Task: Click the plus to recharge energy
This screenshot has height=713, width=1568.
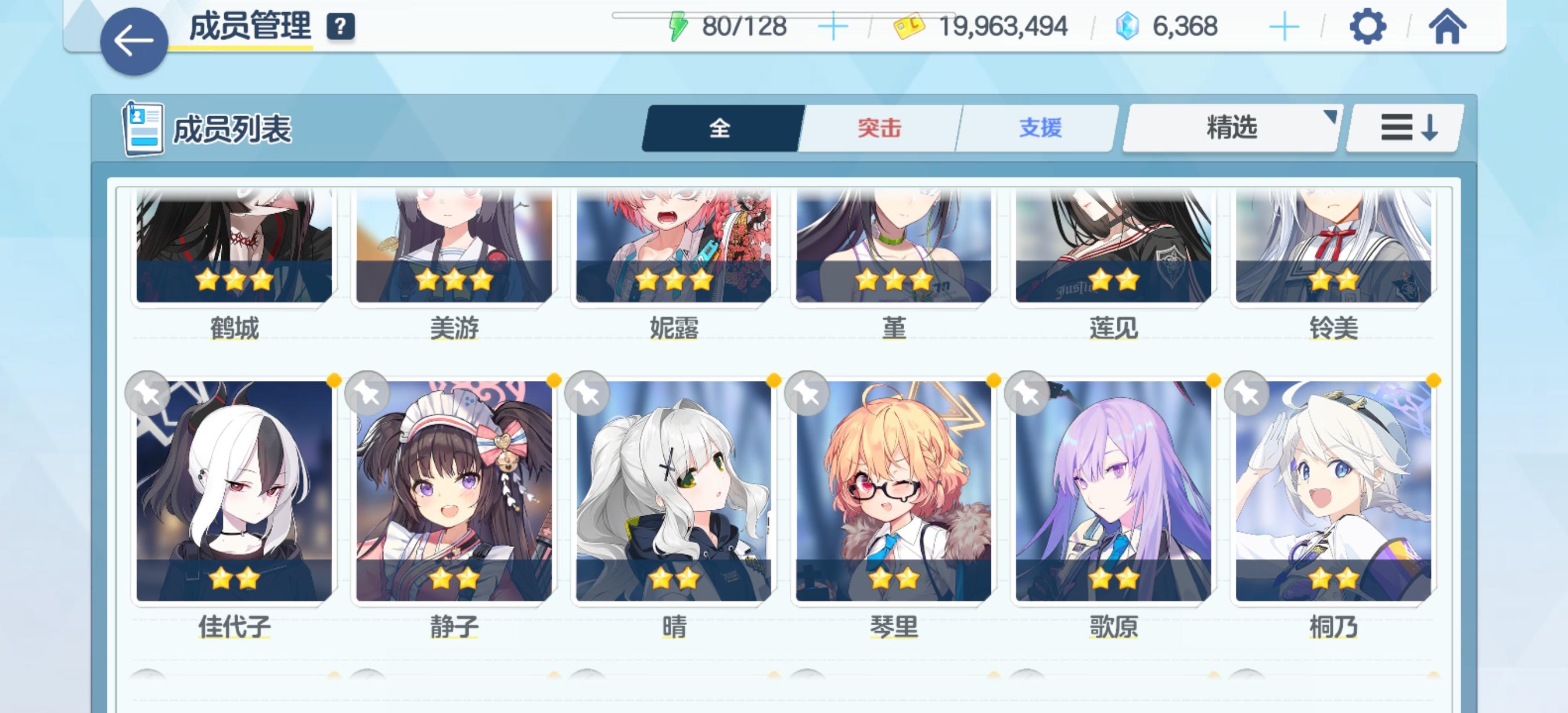Action: 834,26
